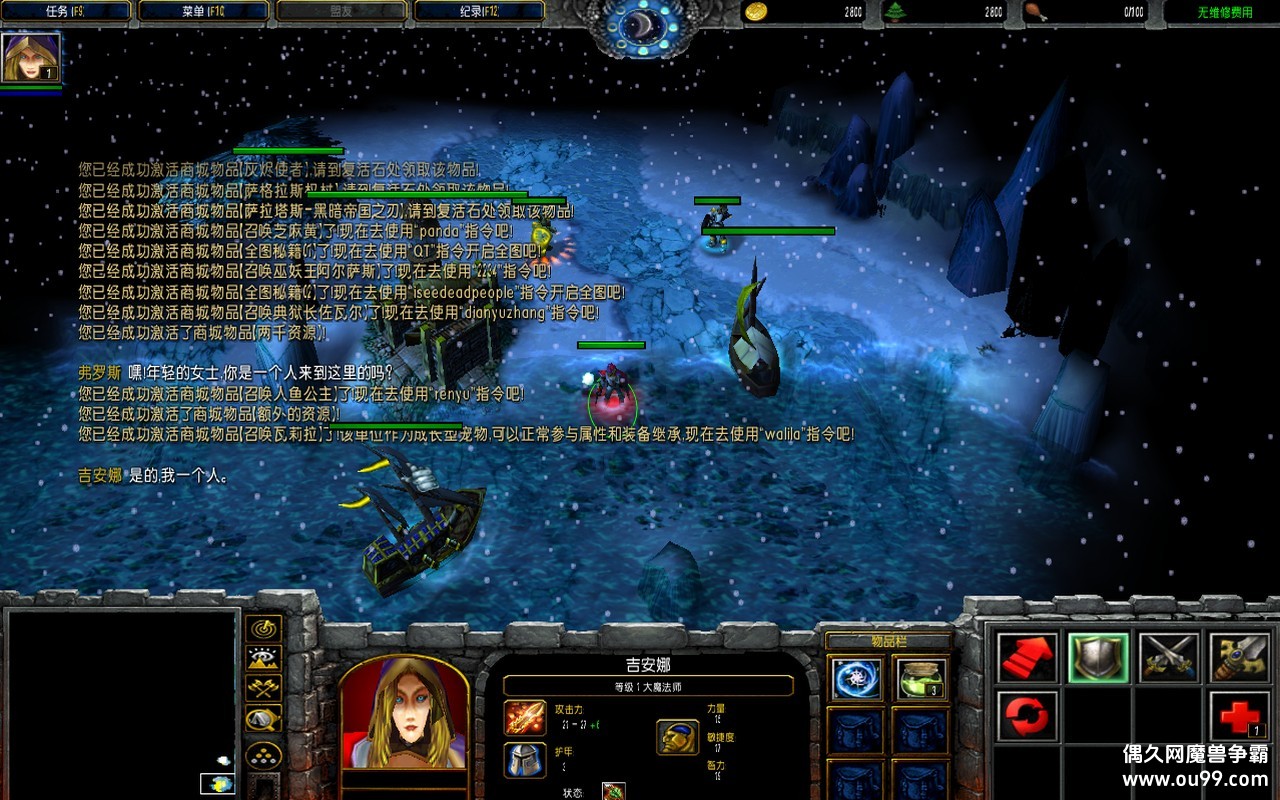Image resolution: width=1280 pixels, height=800 pixels.
Task: Open hero skills with red cross
Action: (x=1240, y=716)
